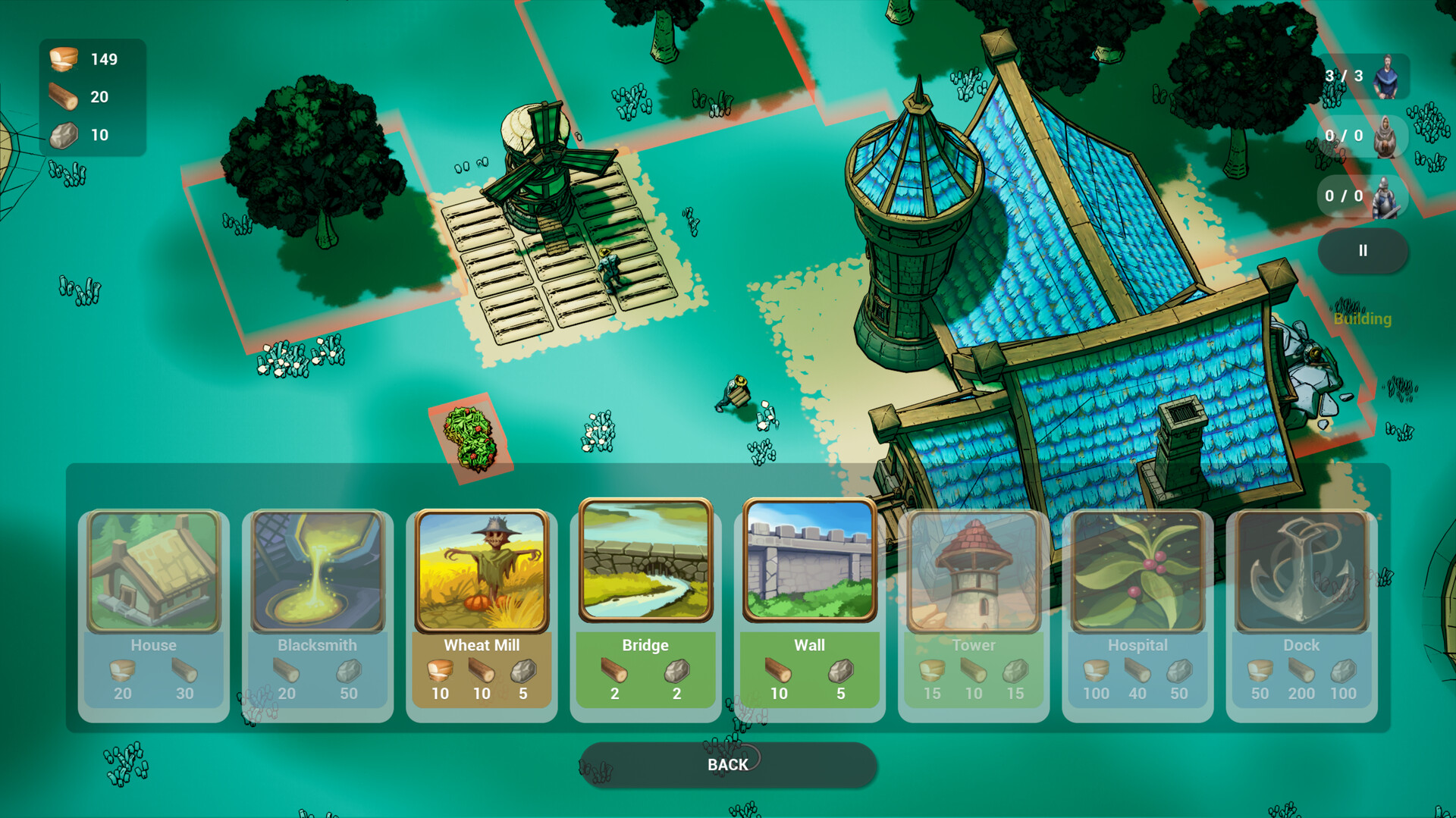Image resolution: width=1456 pixels, height=818 pixels.
Task: Click the Building status label
Action: (1363, 318)
